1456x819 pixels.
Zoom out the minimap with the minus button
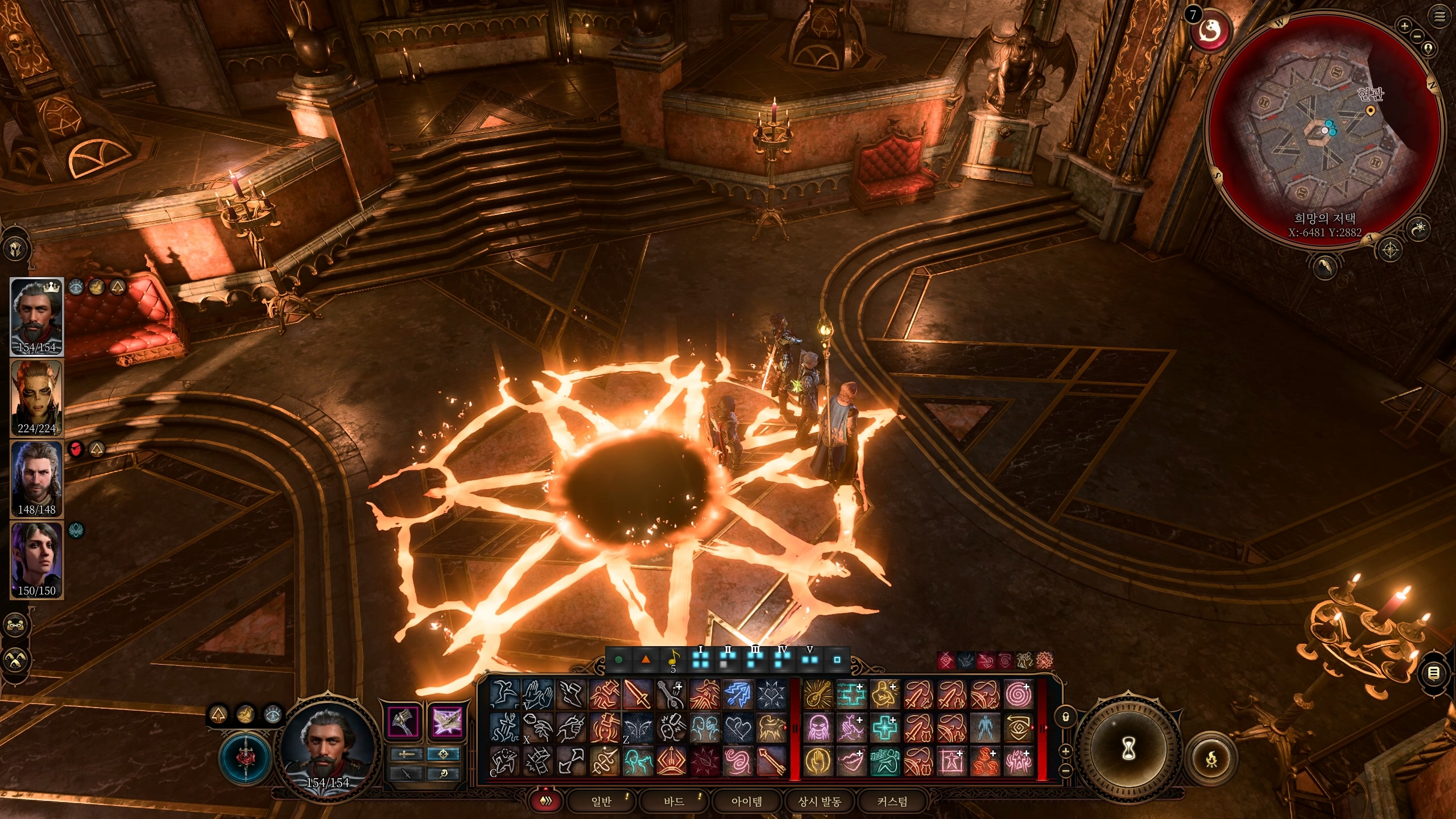click(1417, 36)
